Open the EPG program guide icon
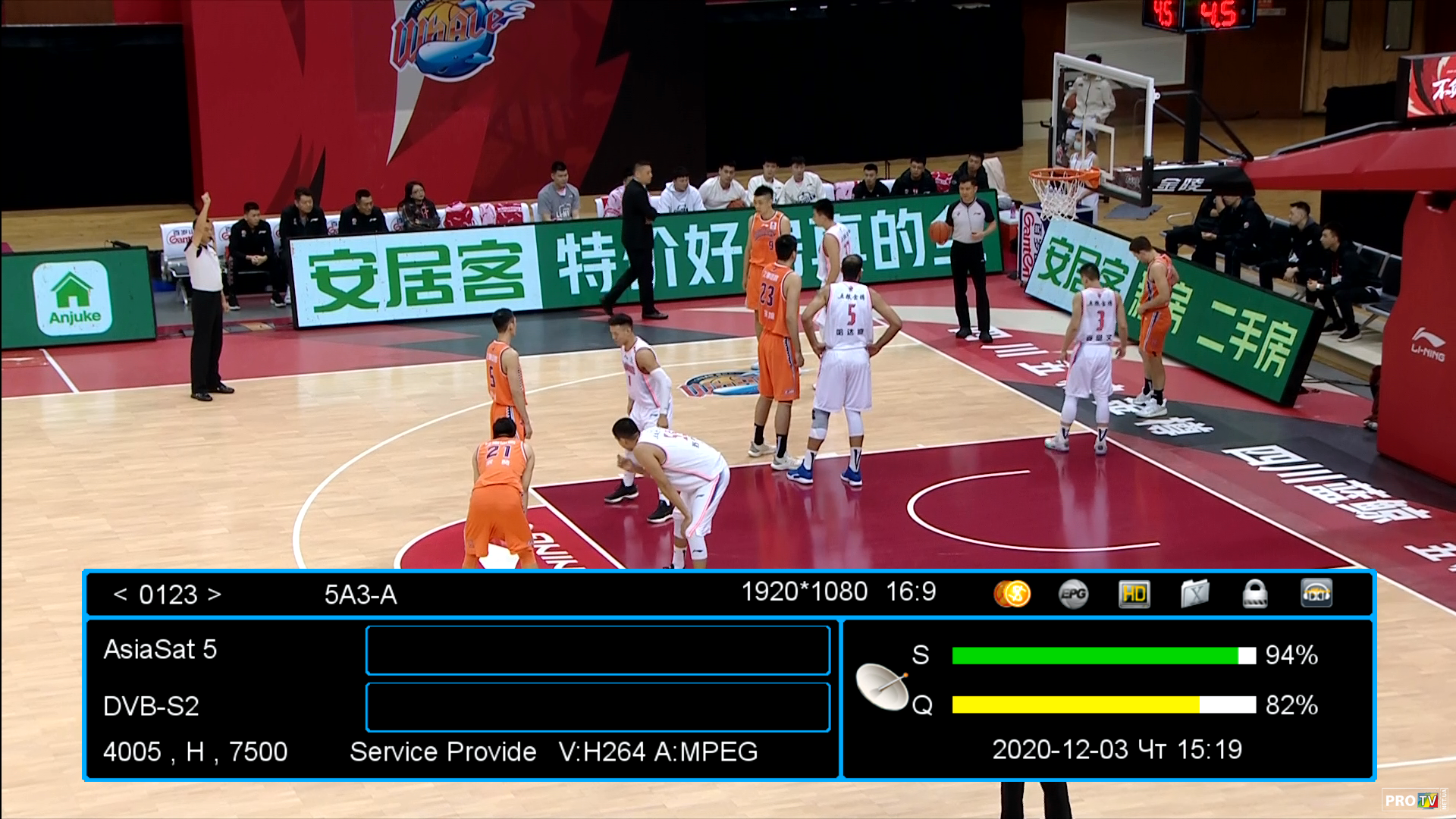This screenshot has height=819, width=1456. [x=1073, y=594]
